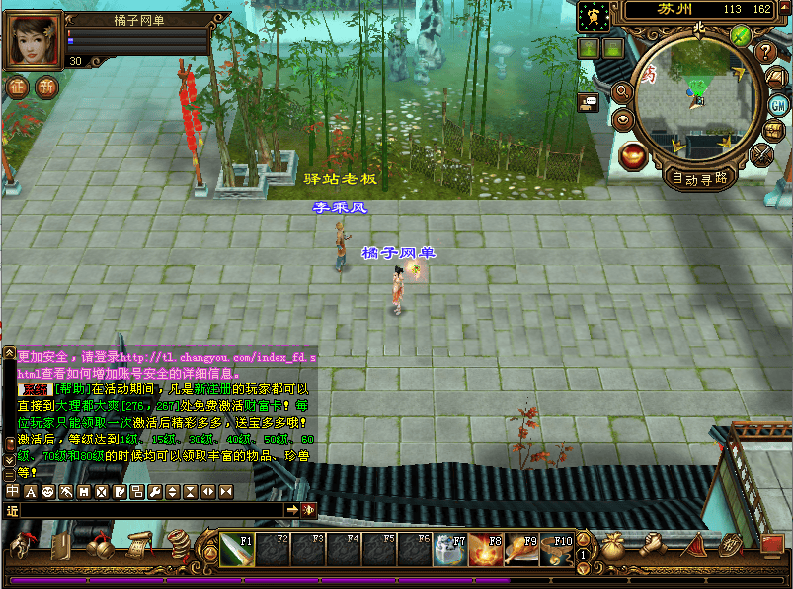This screenshot has height=589, width=793.
Task: Use the F1 dagger skill slot
Action: point(237,549)
